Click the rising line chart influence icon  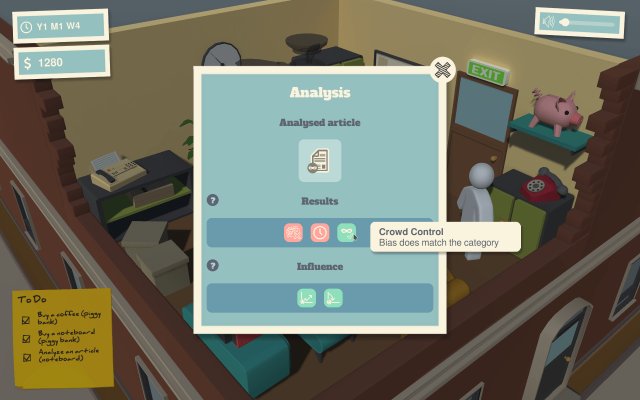307,297
